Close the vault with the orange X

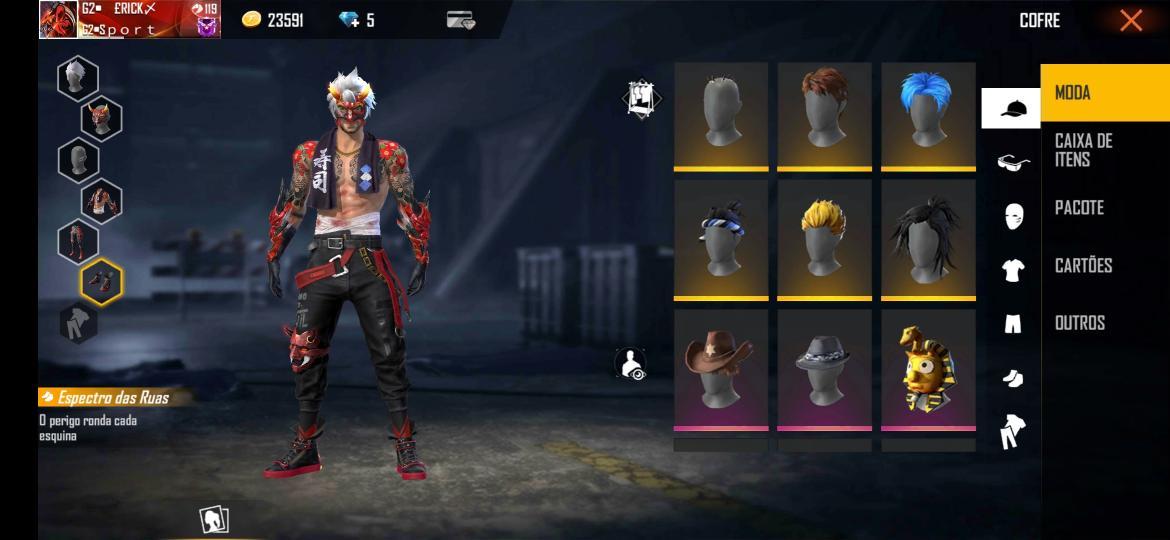(x=1131, y=20)
